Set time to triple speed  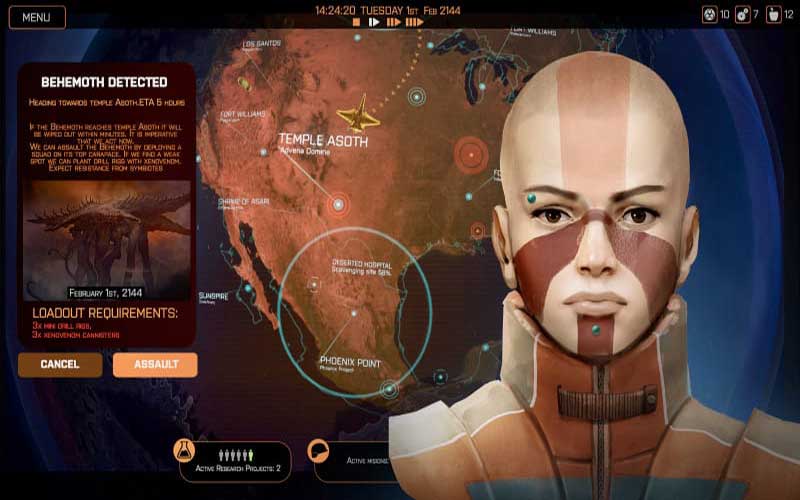pos(414,21)
